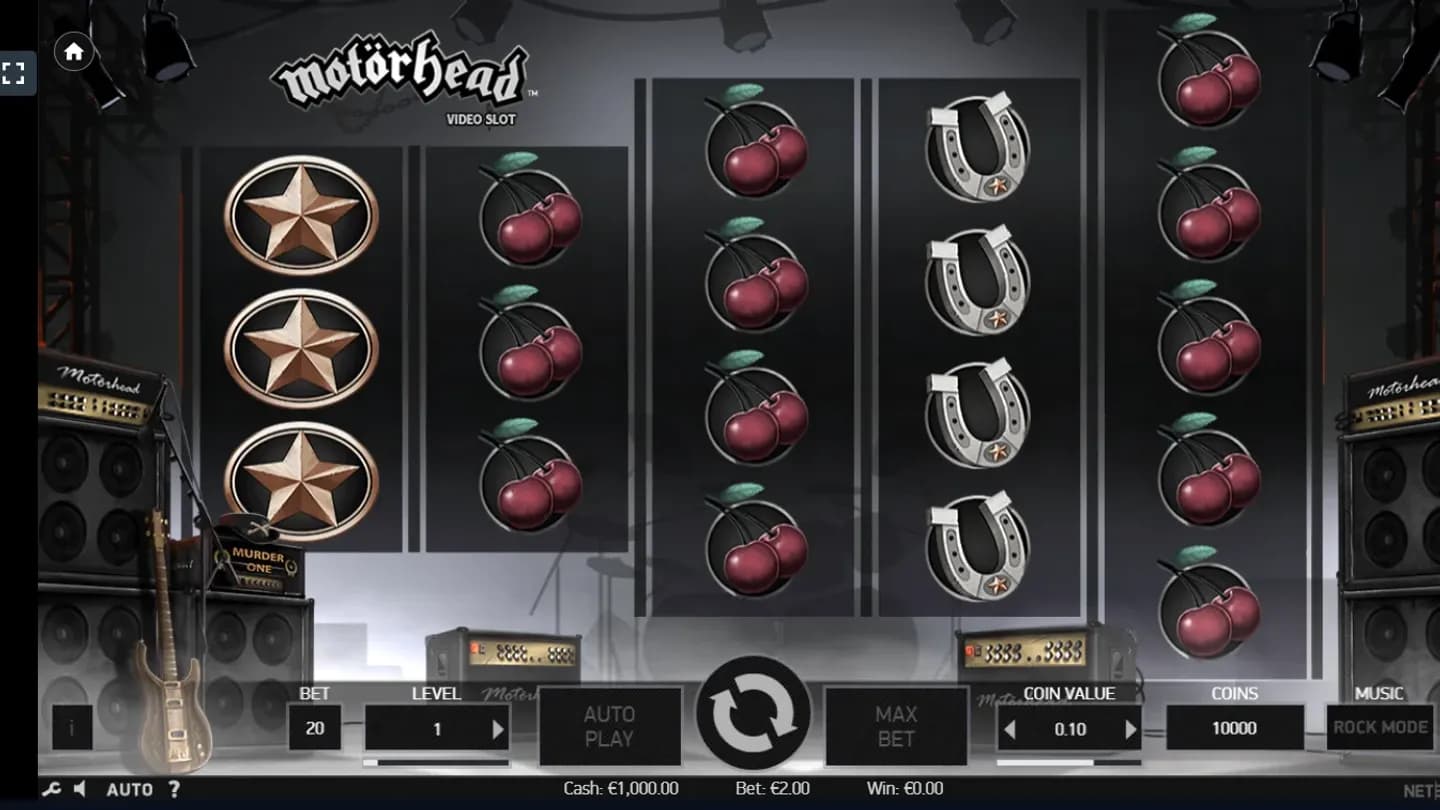This screenshot has height=810, width=1440.
Task: Place the maximum bet with Max Bet
Action: [897, 726]
